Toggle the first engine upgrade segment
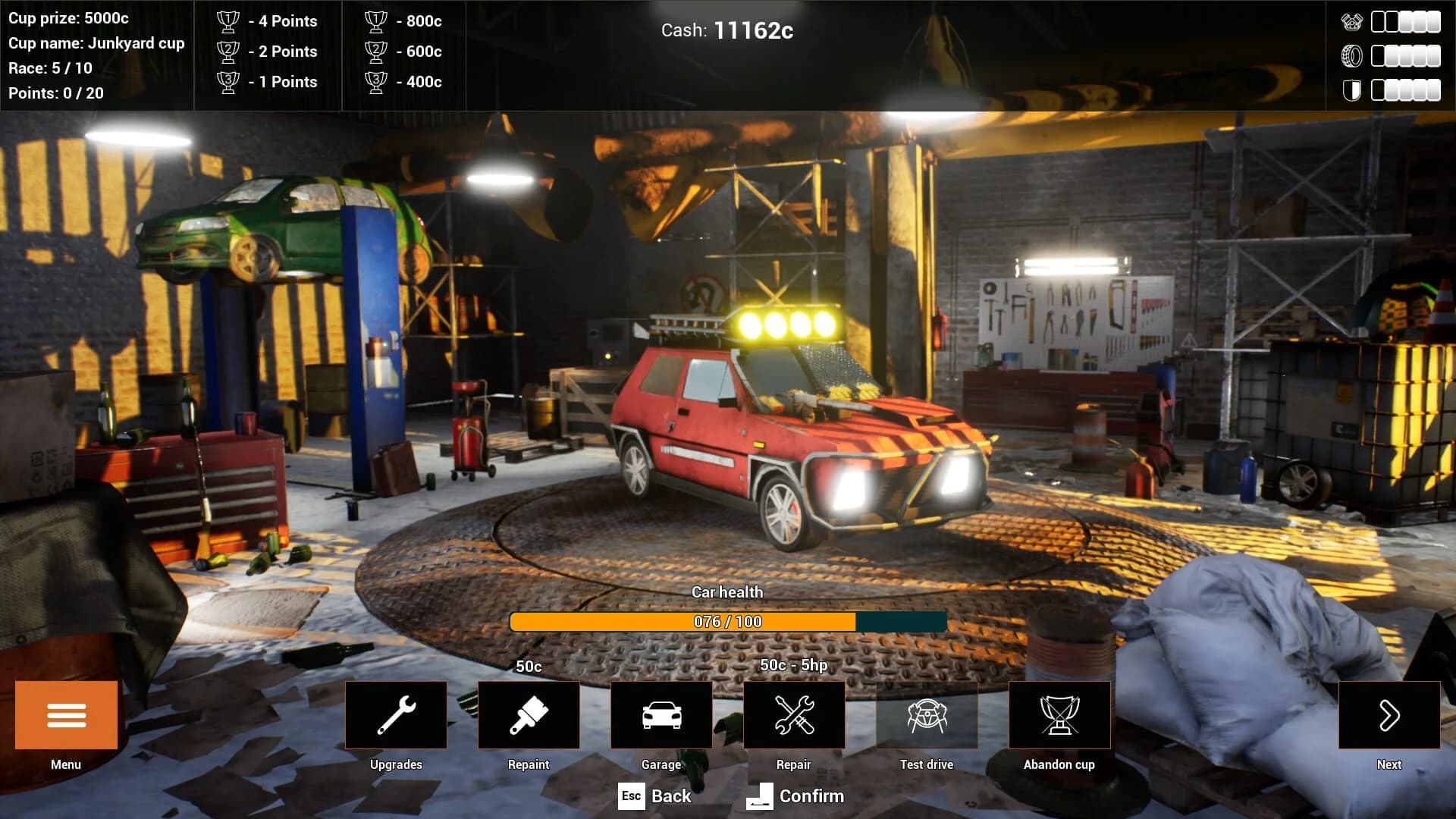The width and height of the screenshot is (1456, 819). (1378, 22)
